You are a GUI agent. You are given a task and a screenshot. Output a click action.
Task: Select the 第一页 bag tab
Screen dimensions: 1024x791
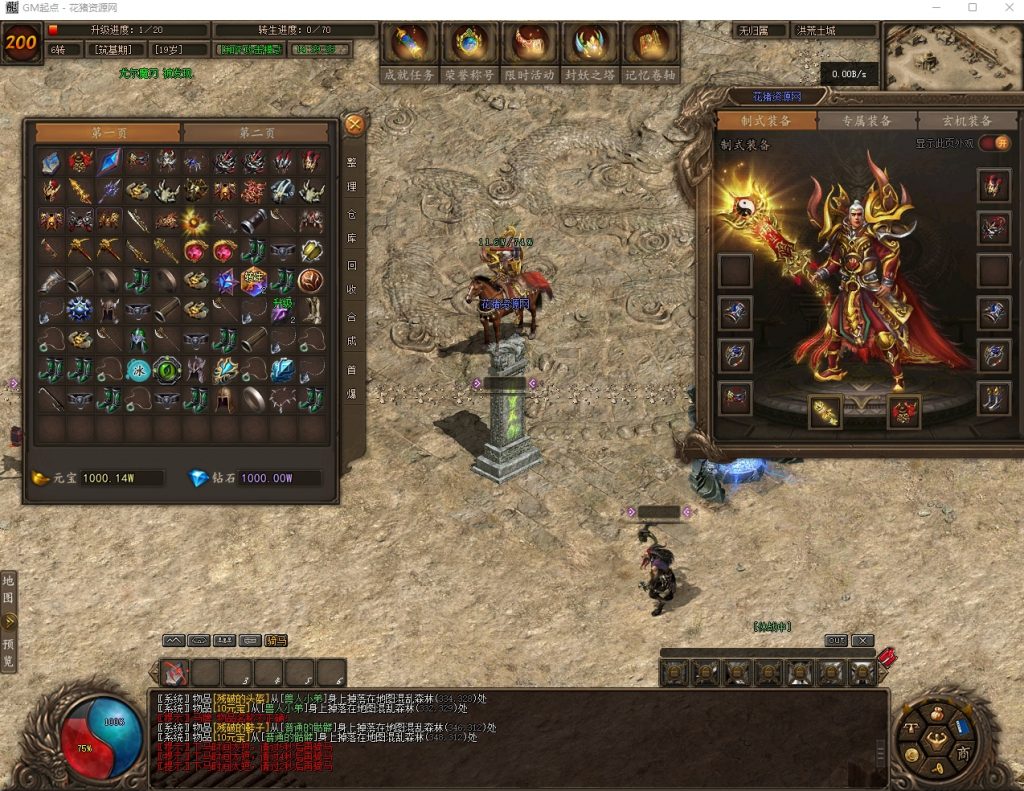pos(108,133)
